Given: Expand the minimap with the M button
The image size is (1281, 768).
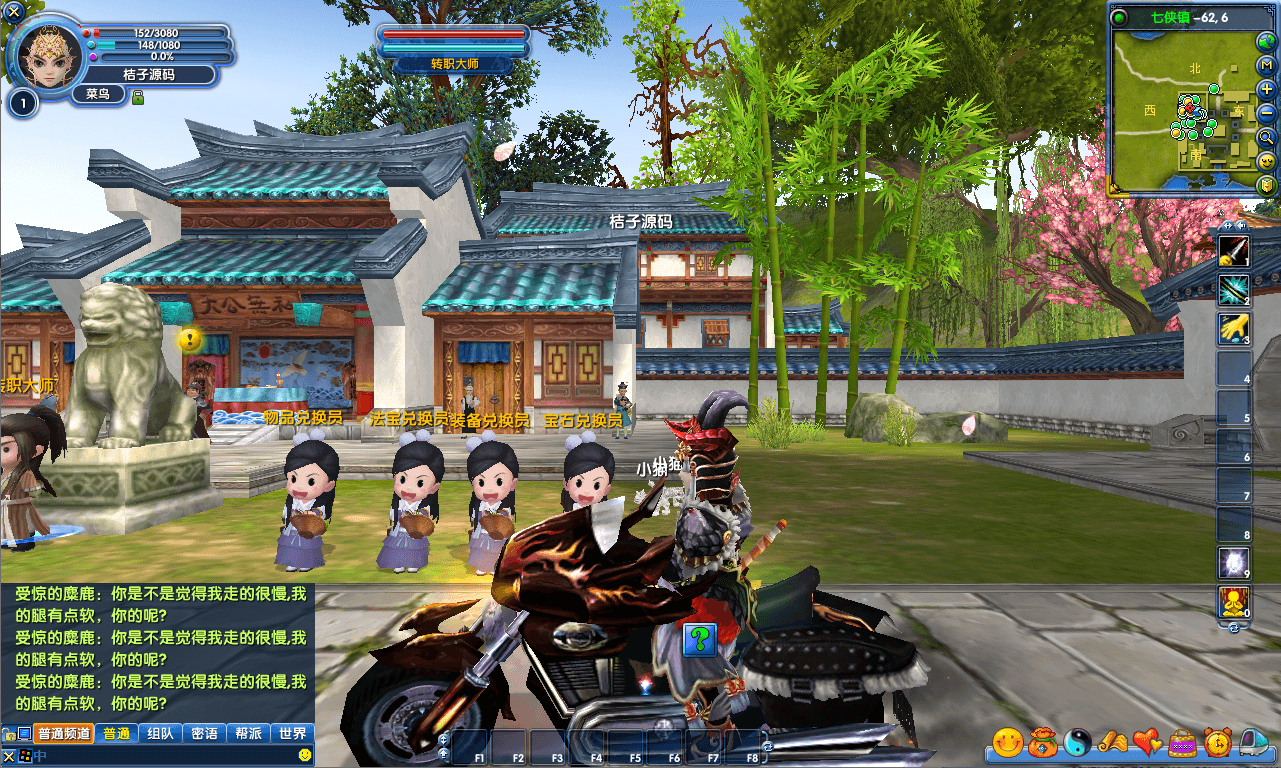Looking at the screenshot, I should click(1264, 64).
